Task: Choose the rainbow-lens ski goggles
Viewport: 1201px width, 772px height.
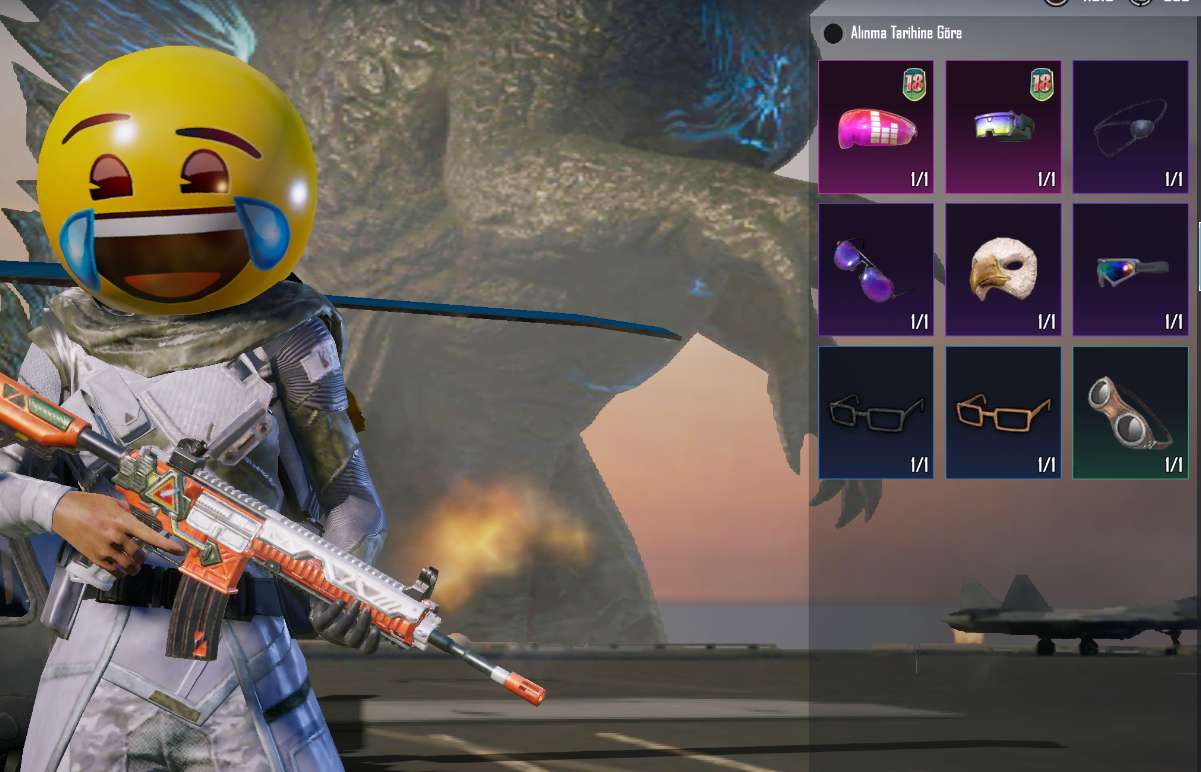Action: click(x=1130, y=270)
